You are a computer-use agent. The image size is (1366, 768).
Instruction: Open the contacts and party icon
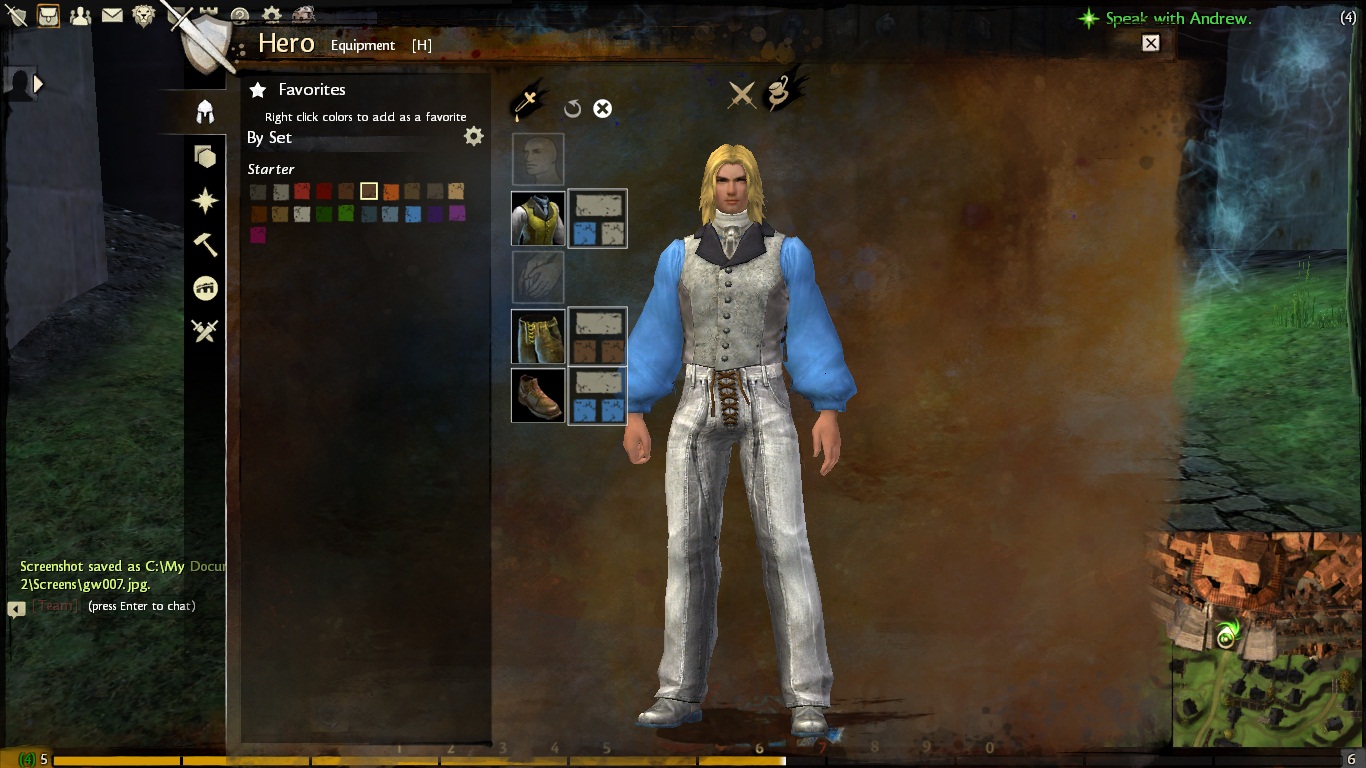tap(80, 15)
